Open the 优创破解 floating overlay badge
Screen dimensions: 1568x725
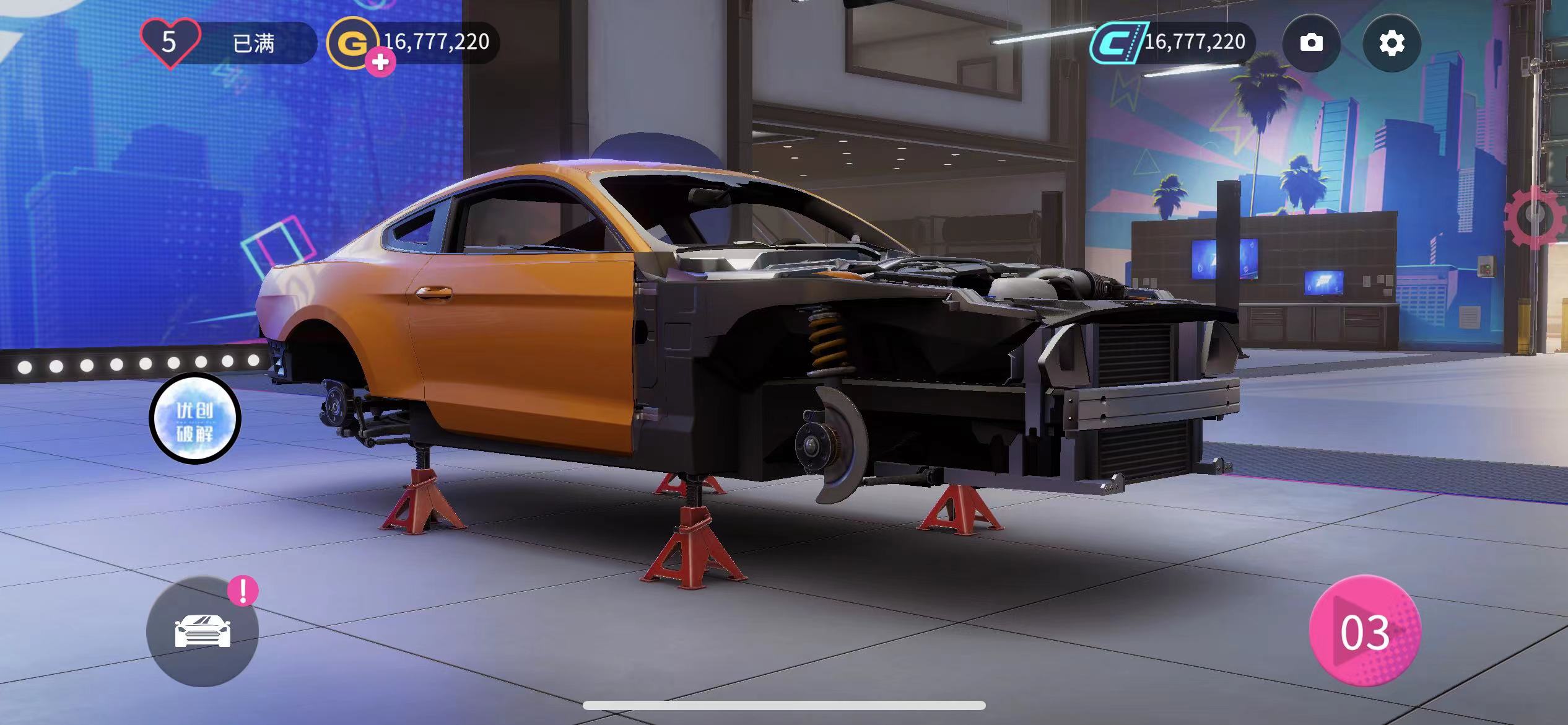point(195,419)
